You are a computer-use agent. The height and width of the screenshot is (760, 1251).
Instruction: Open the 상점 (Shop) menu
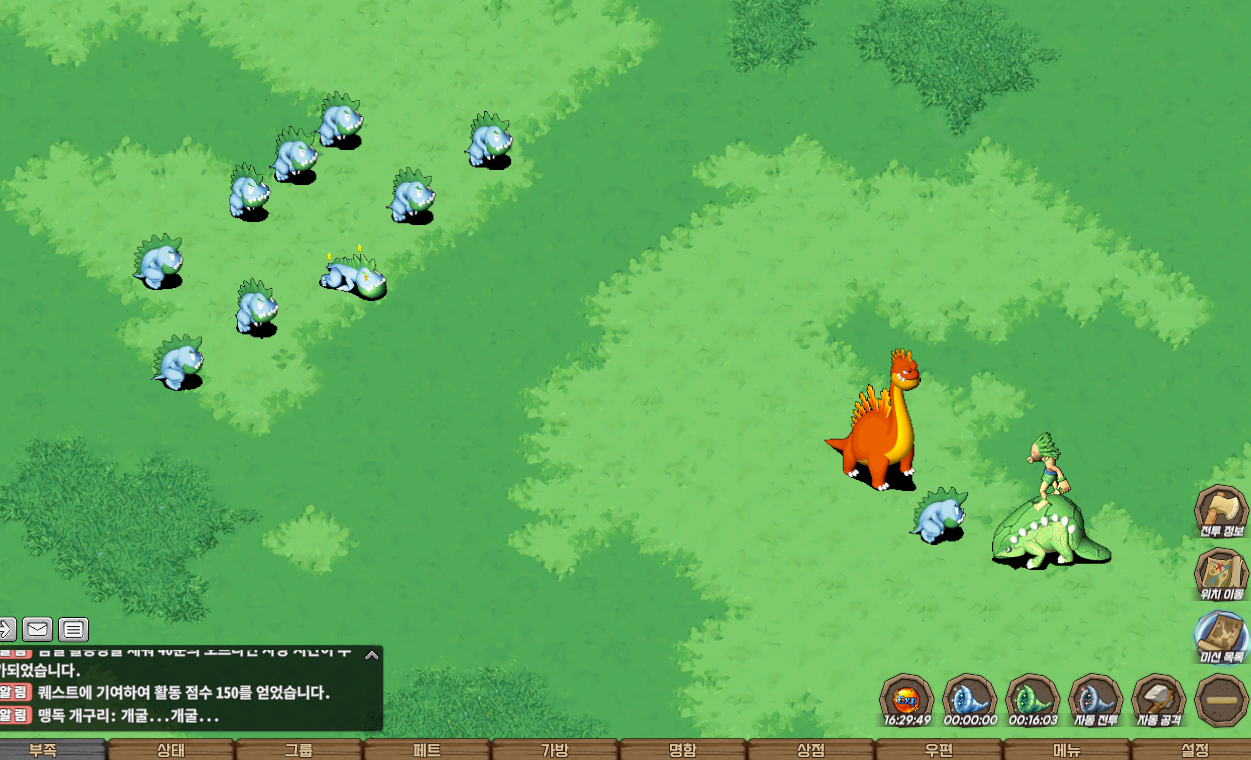(x=810, y=750)
